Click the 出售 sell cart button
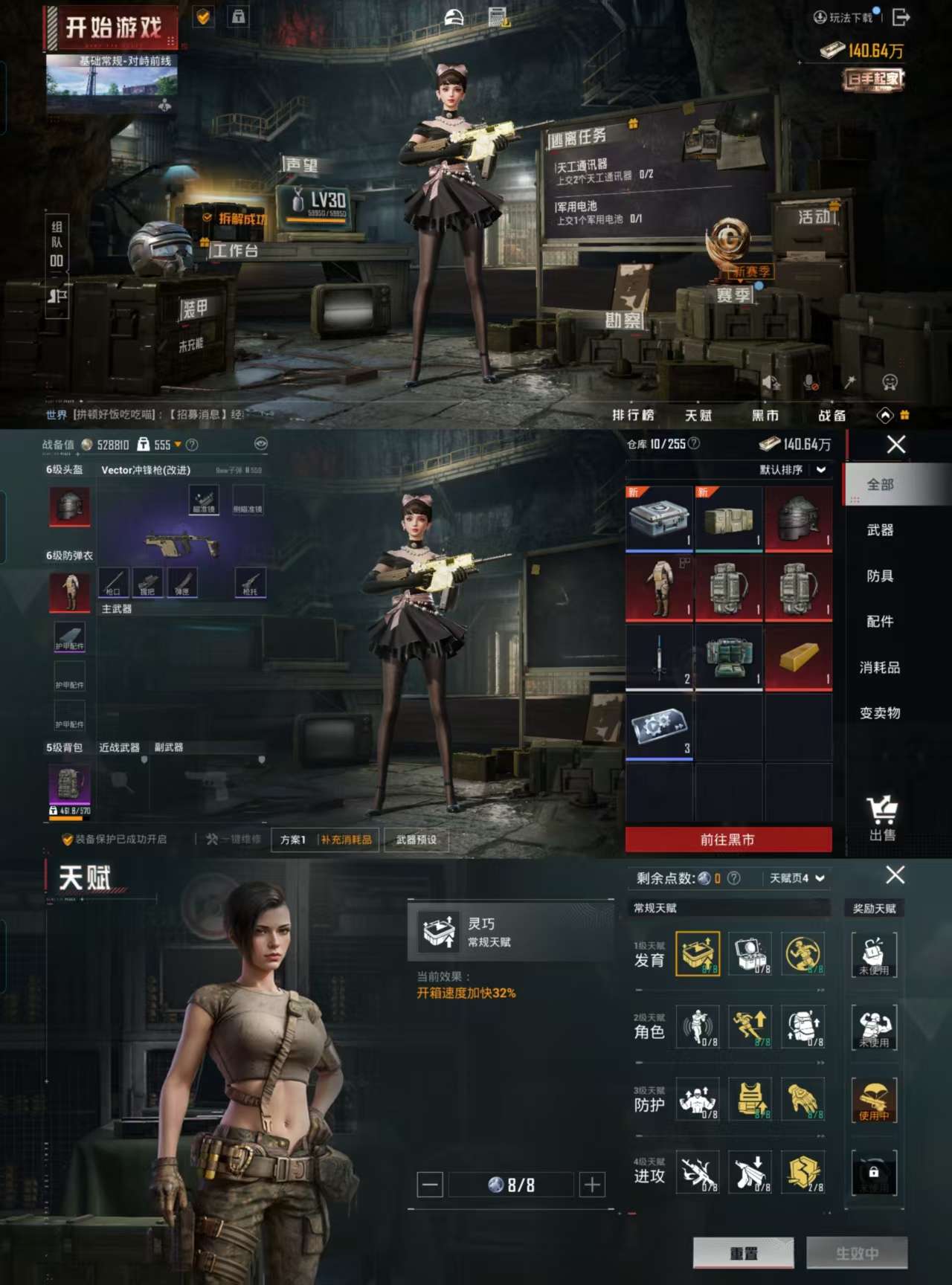Viewport: 952px width, 1285px height. [882, 817]
